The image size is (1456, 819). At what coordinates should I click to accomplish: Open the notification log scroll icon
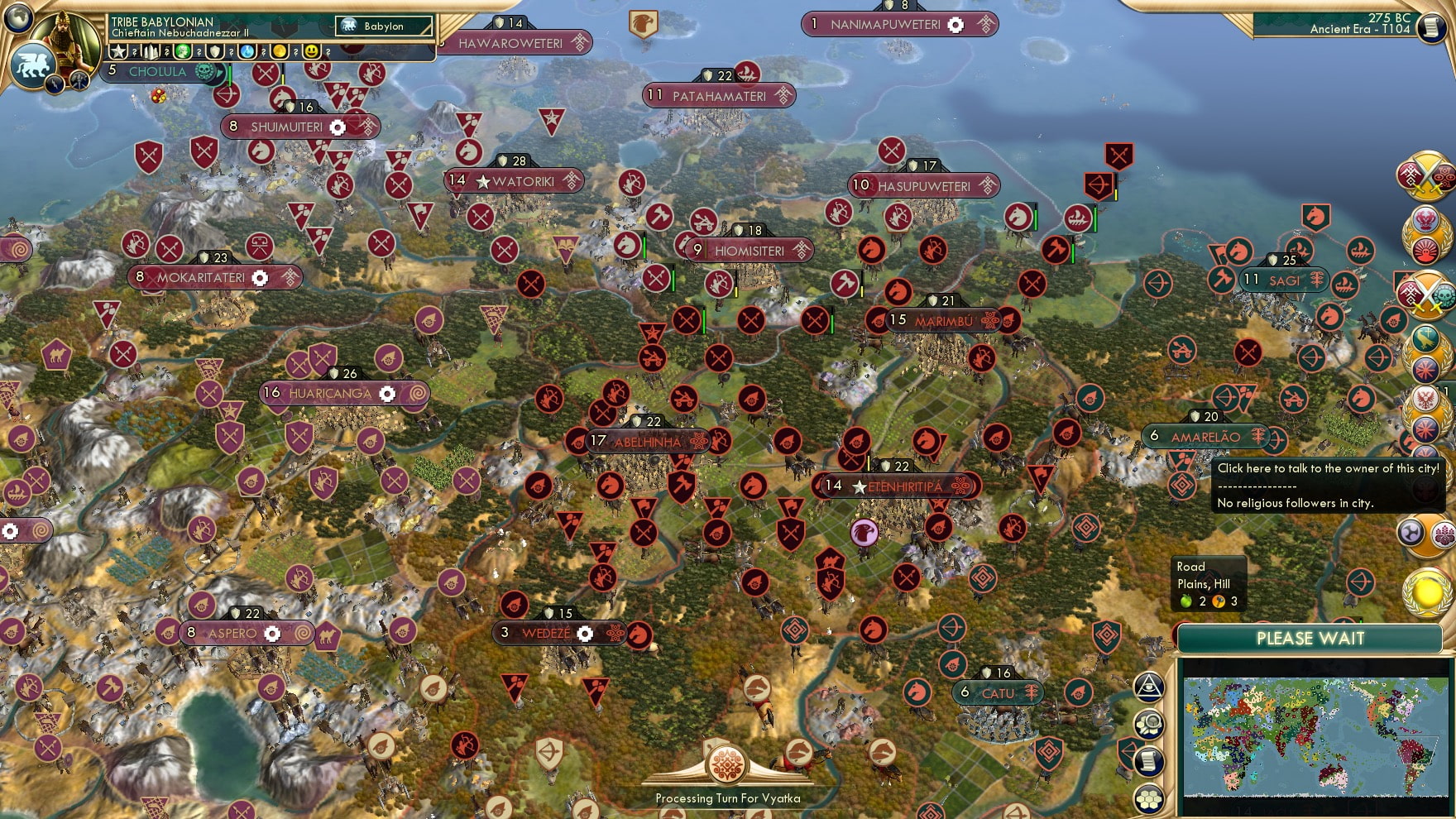pyautogui.click(x=1148, y=763)
